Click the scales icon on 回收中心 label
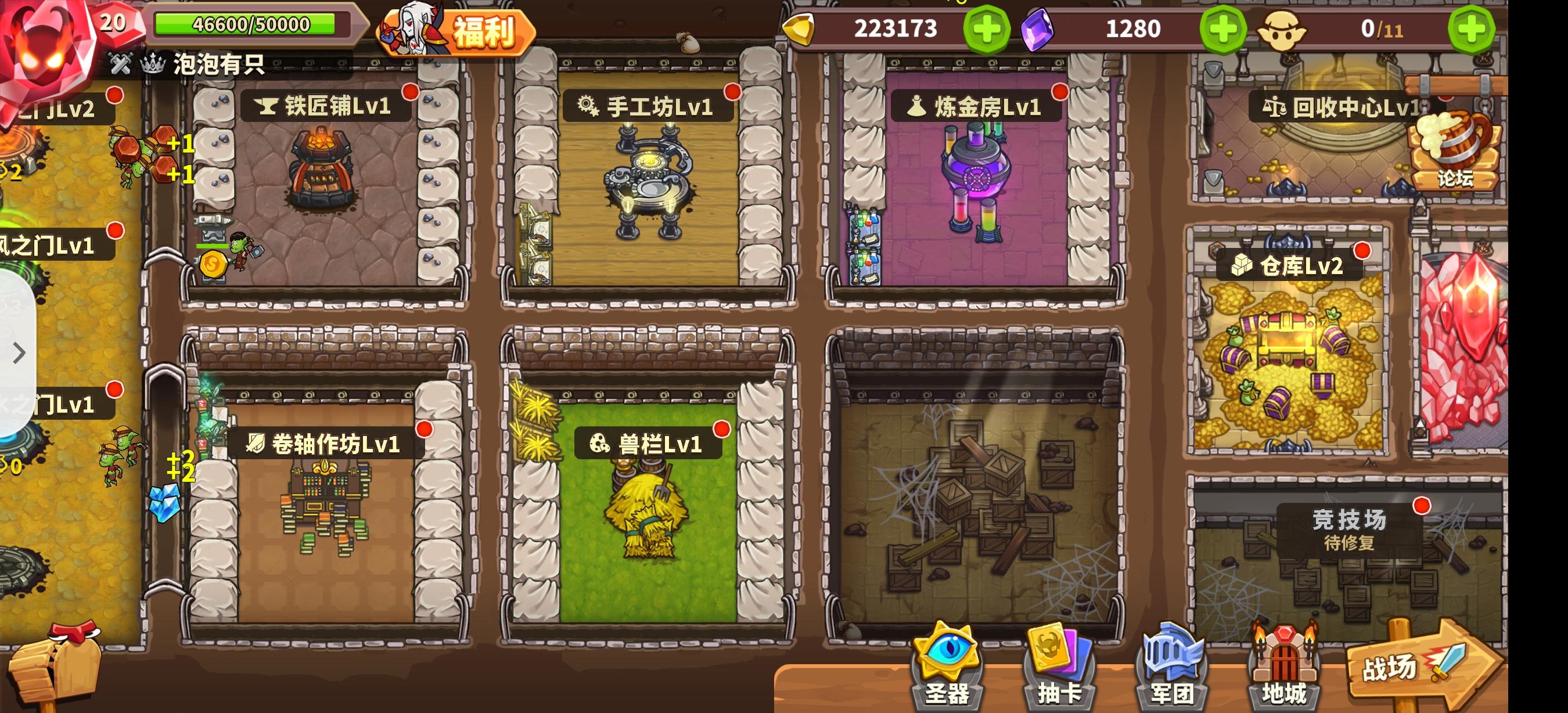 [1275, 107]
